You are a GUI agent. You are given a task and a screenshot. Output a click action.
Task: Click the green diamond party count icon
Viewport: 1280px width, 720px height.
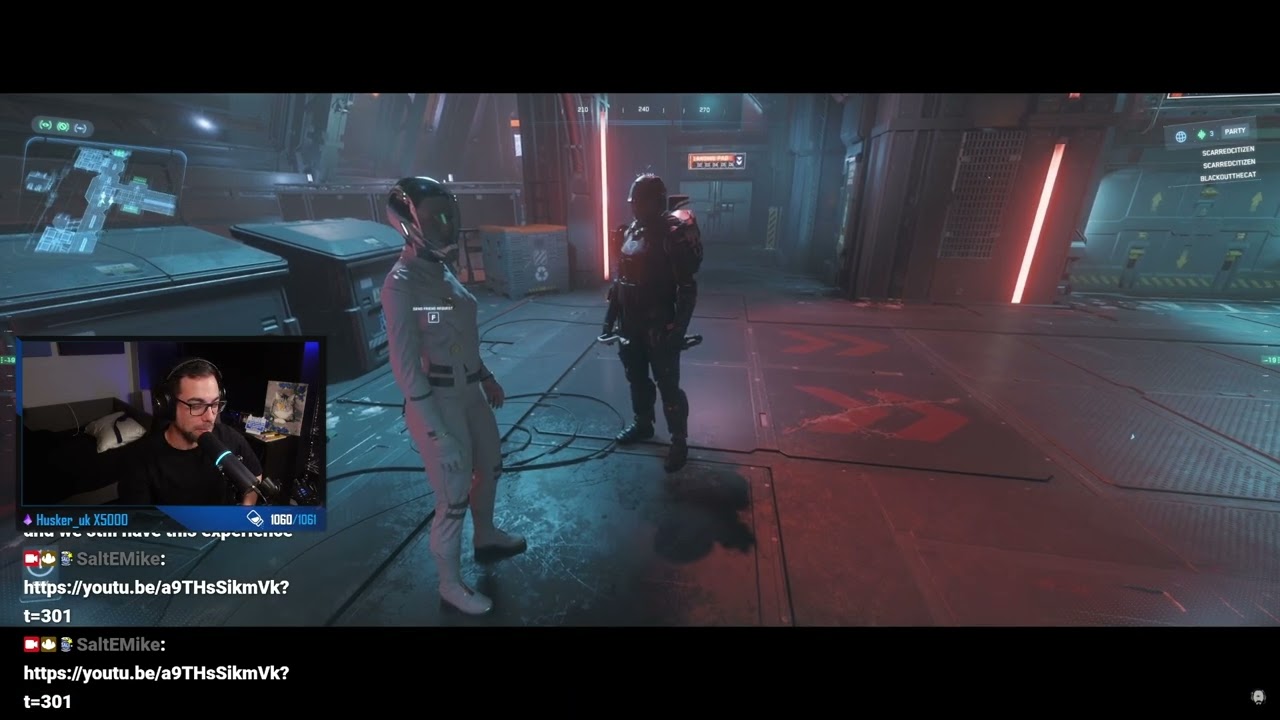coord(1201,134)
